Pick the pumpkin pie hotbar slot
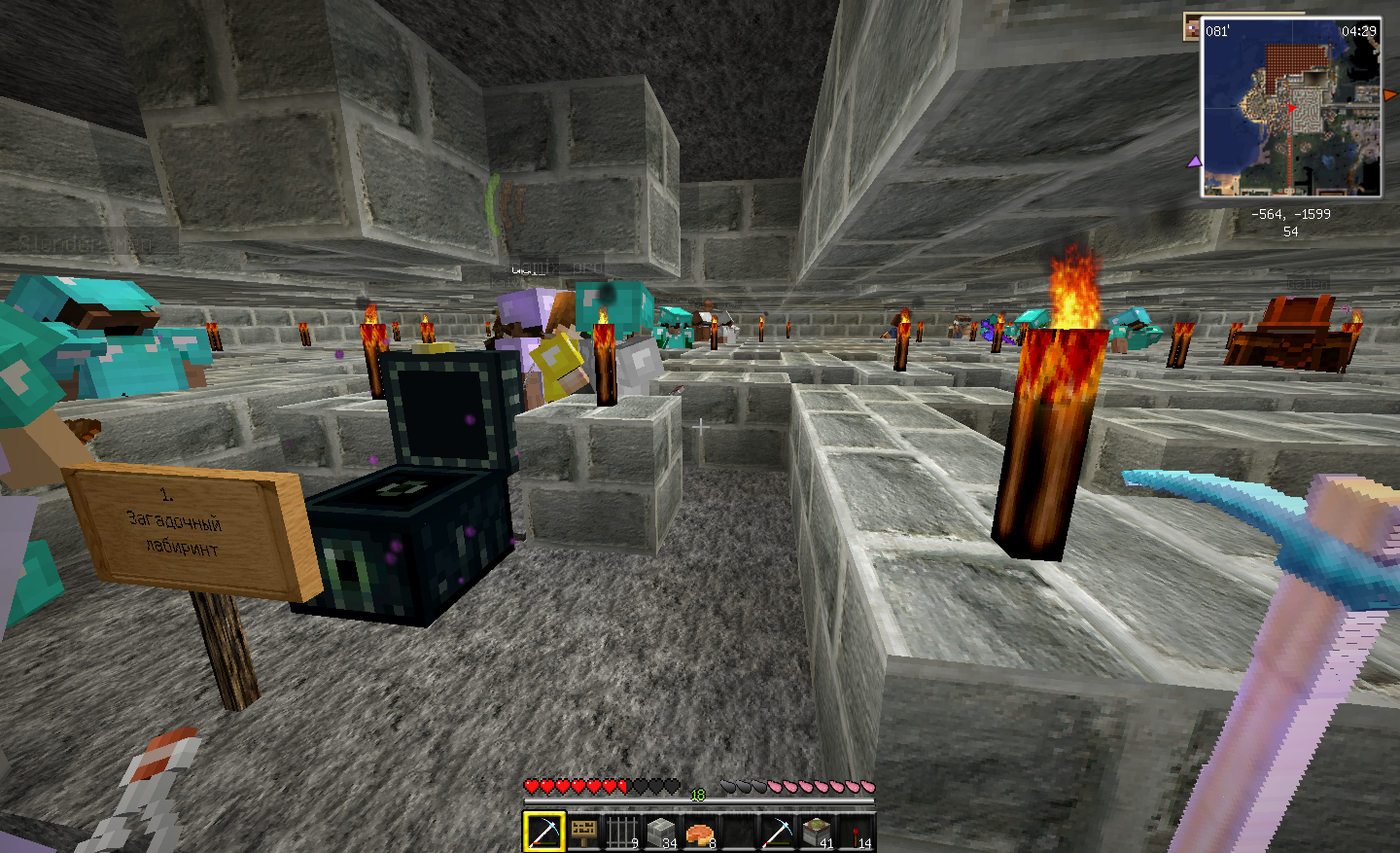1400x853 pixels. point(700,832)
